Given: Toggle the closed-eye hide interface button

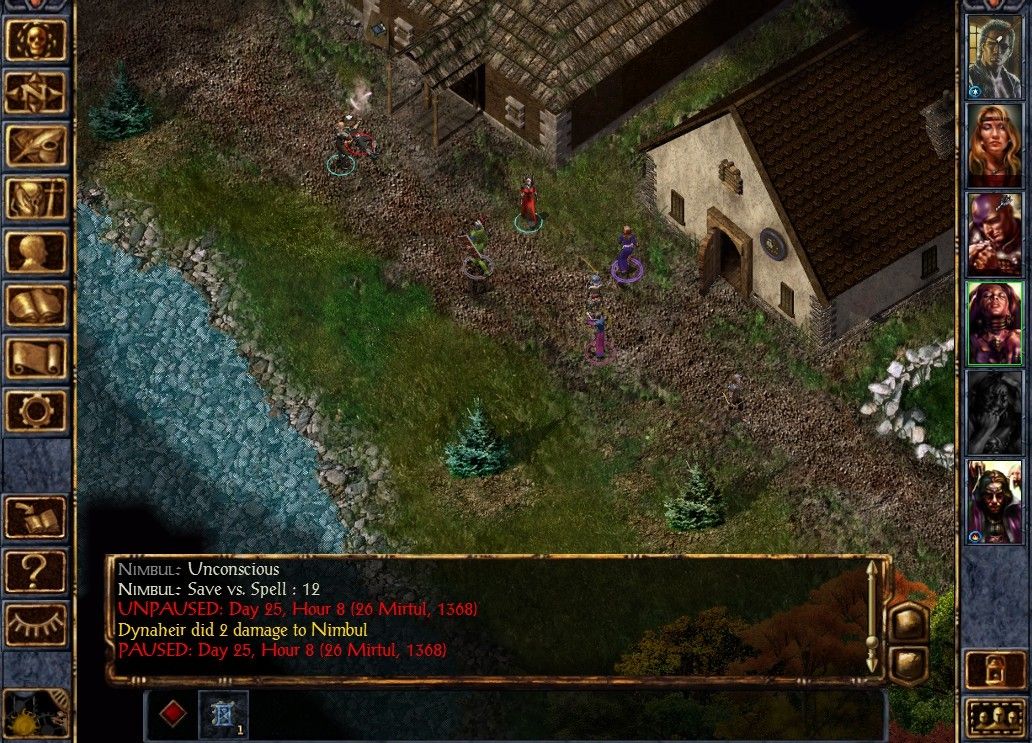Looking at the screenshot, I should pos(36,624).
